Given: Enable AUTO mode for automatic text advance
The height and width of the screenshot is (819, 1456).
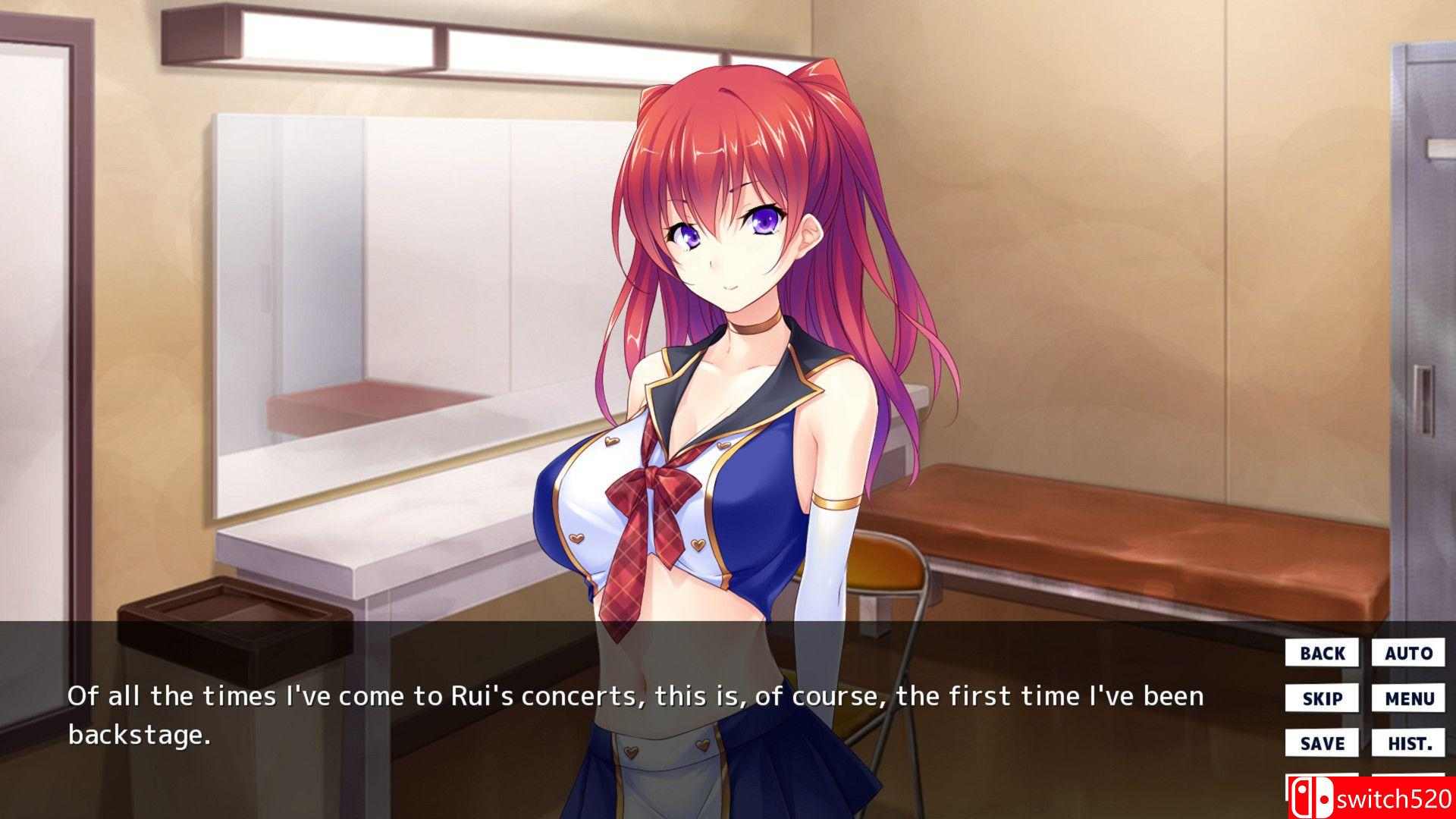Looking at the screenshot, I should [1409, 652].
